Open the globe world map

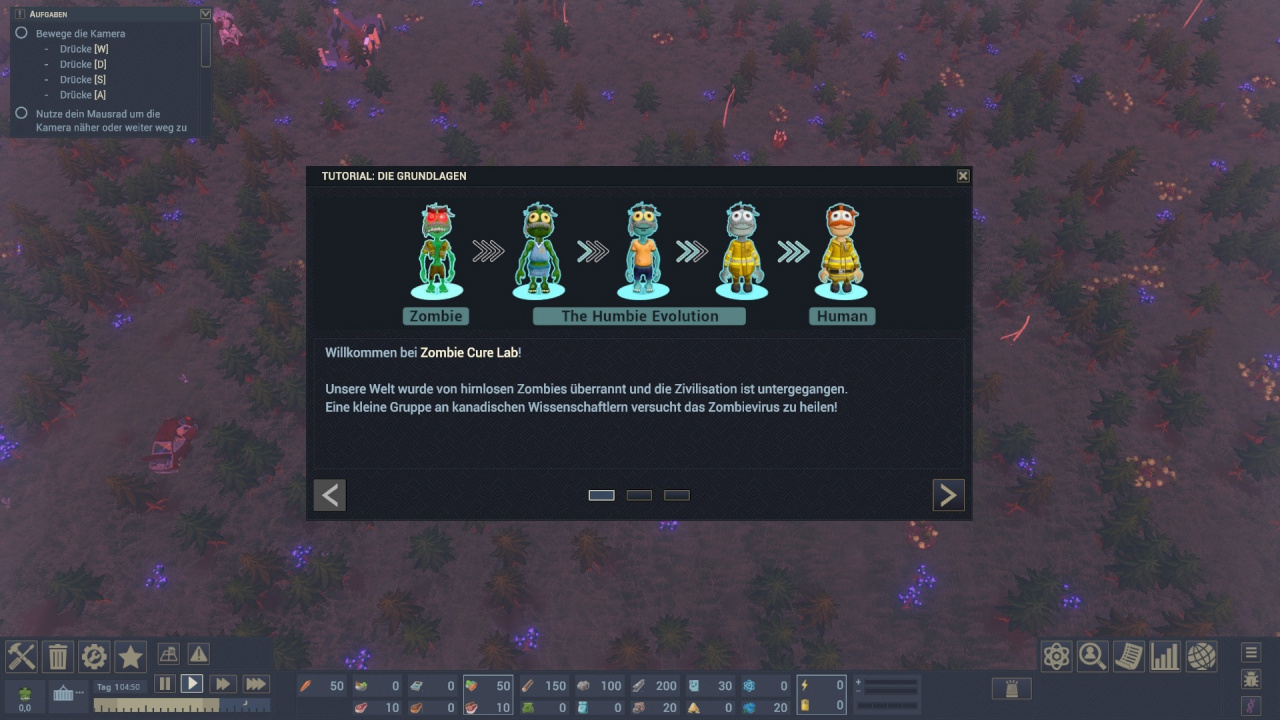[x=1201, y=656]
